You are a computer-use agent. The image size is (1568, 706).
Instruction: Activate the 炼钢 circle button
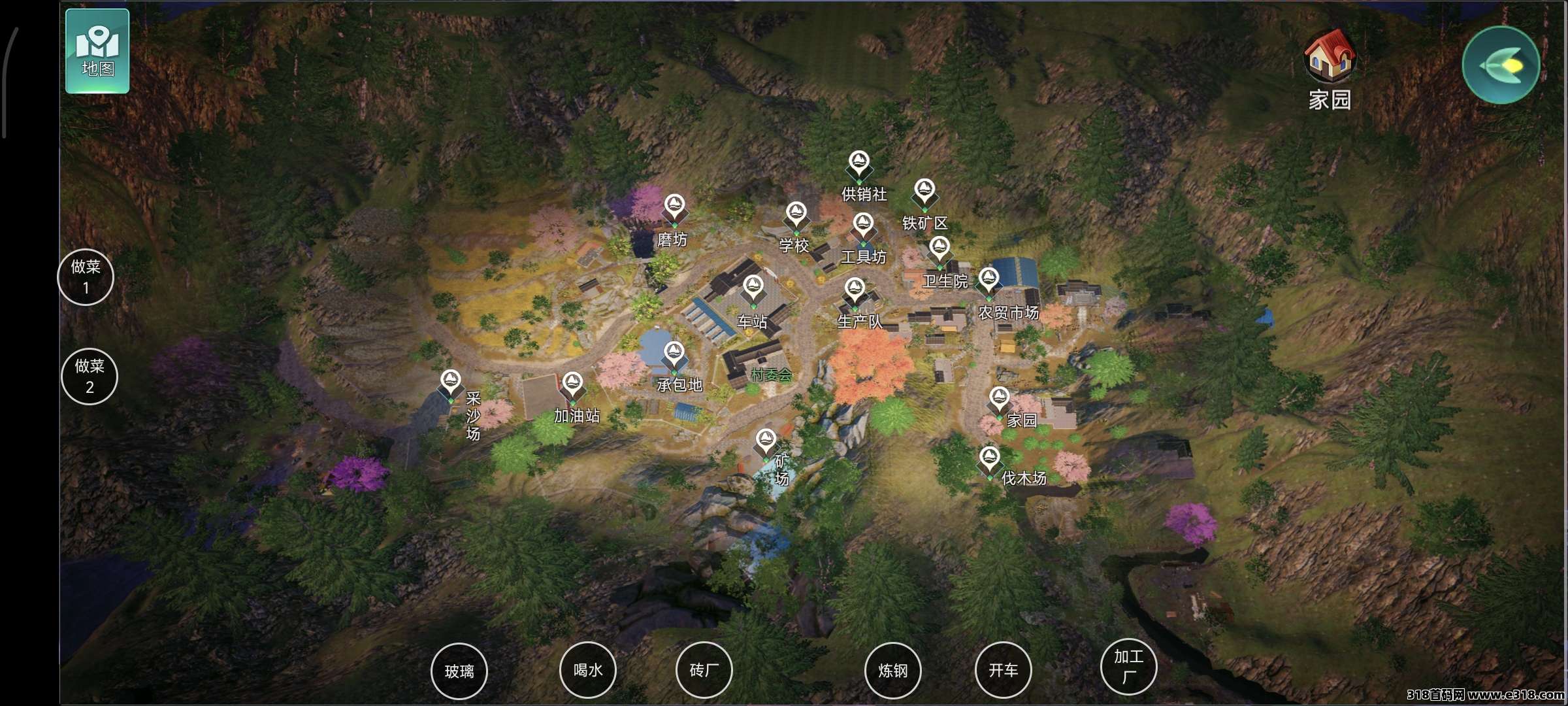[892, 671]
